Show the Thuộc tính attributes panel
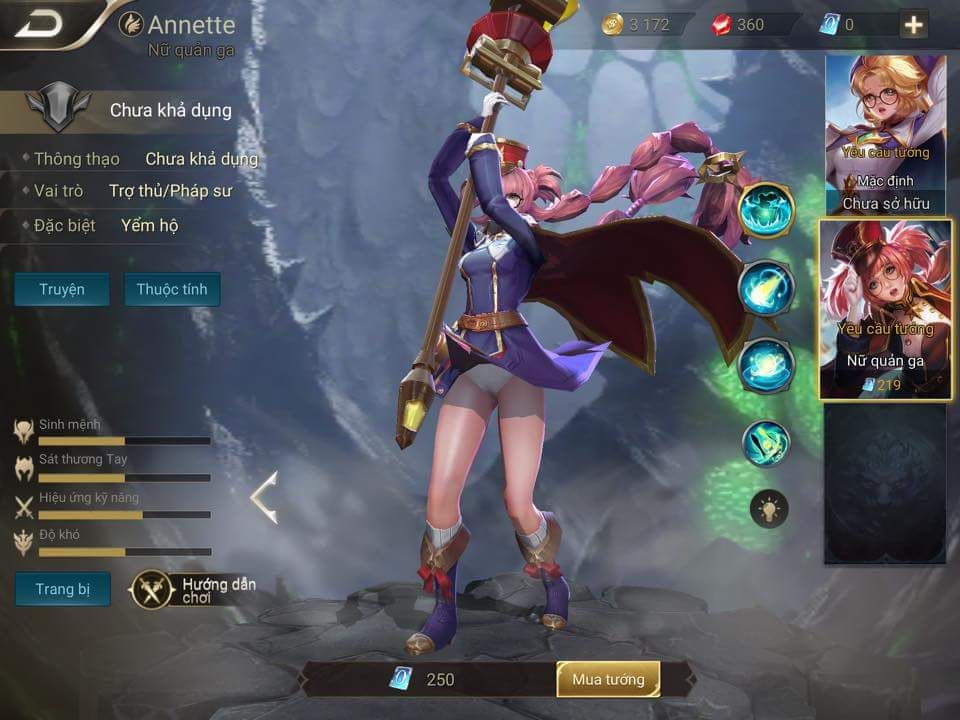This screenshot has width=960, height=720. [172, 289]
